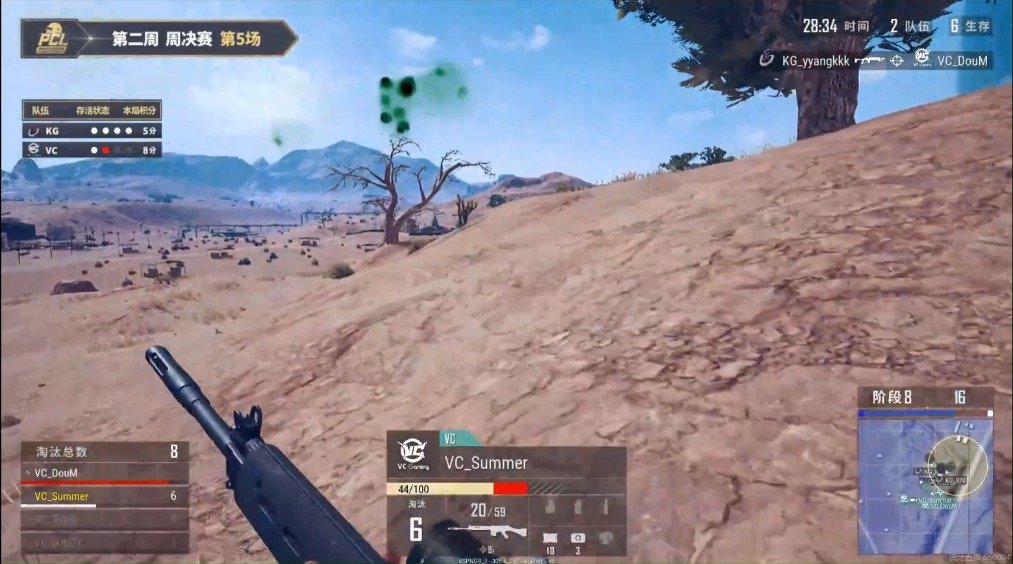Viewport: 1013px width, 564px height.
Task: Select the rifle weapon icon in the player panel
Action: (x=486, y=531)
